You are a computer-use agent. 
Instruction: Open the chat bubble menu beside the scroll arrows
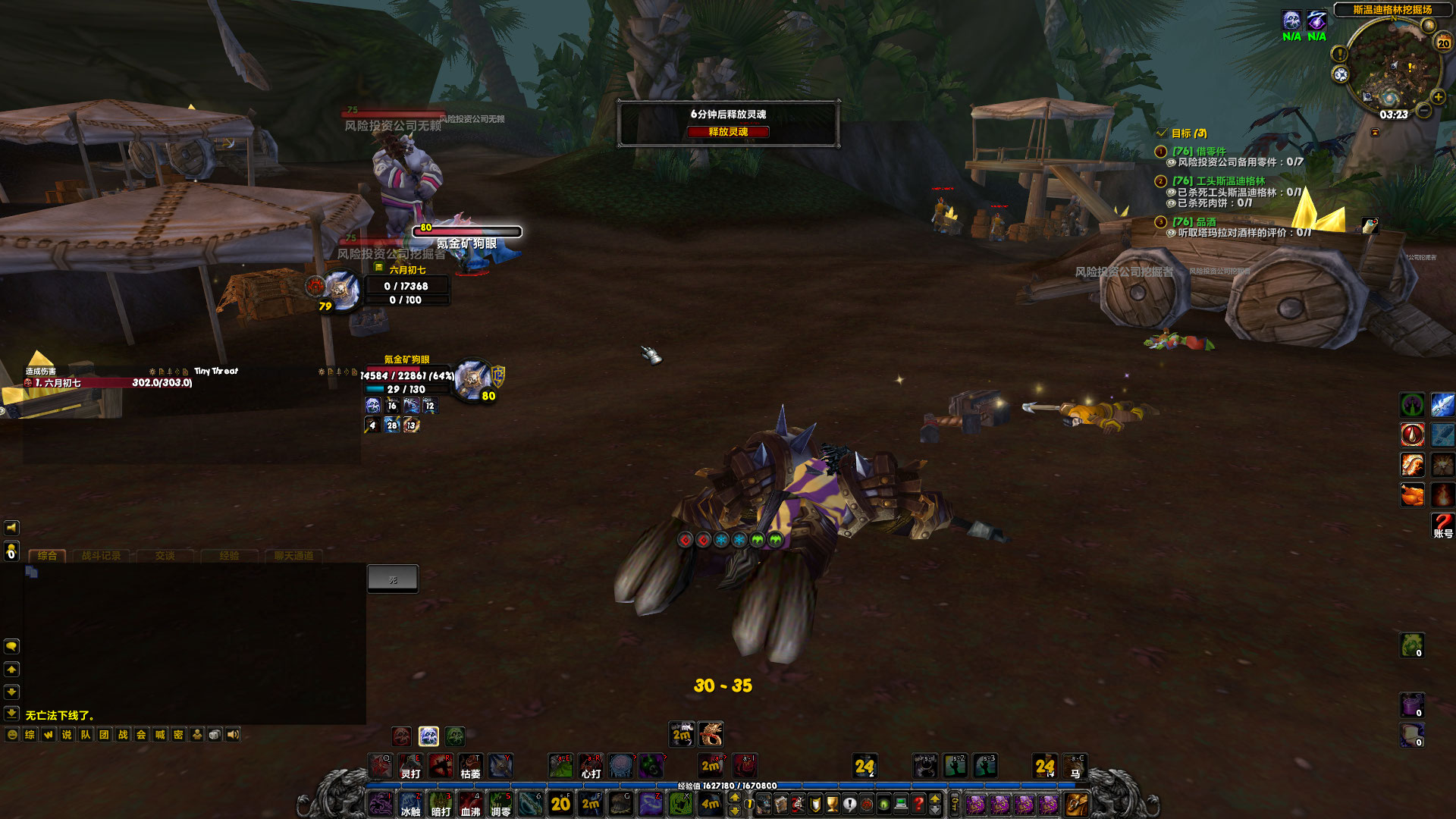pyautogui.click(x=11, y=647)
